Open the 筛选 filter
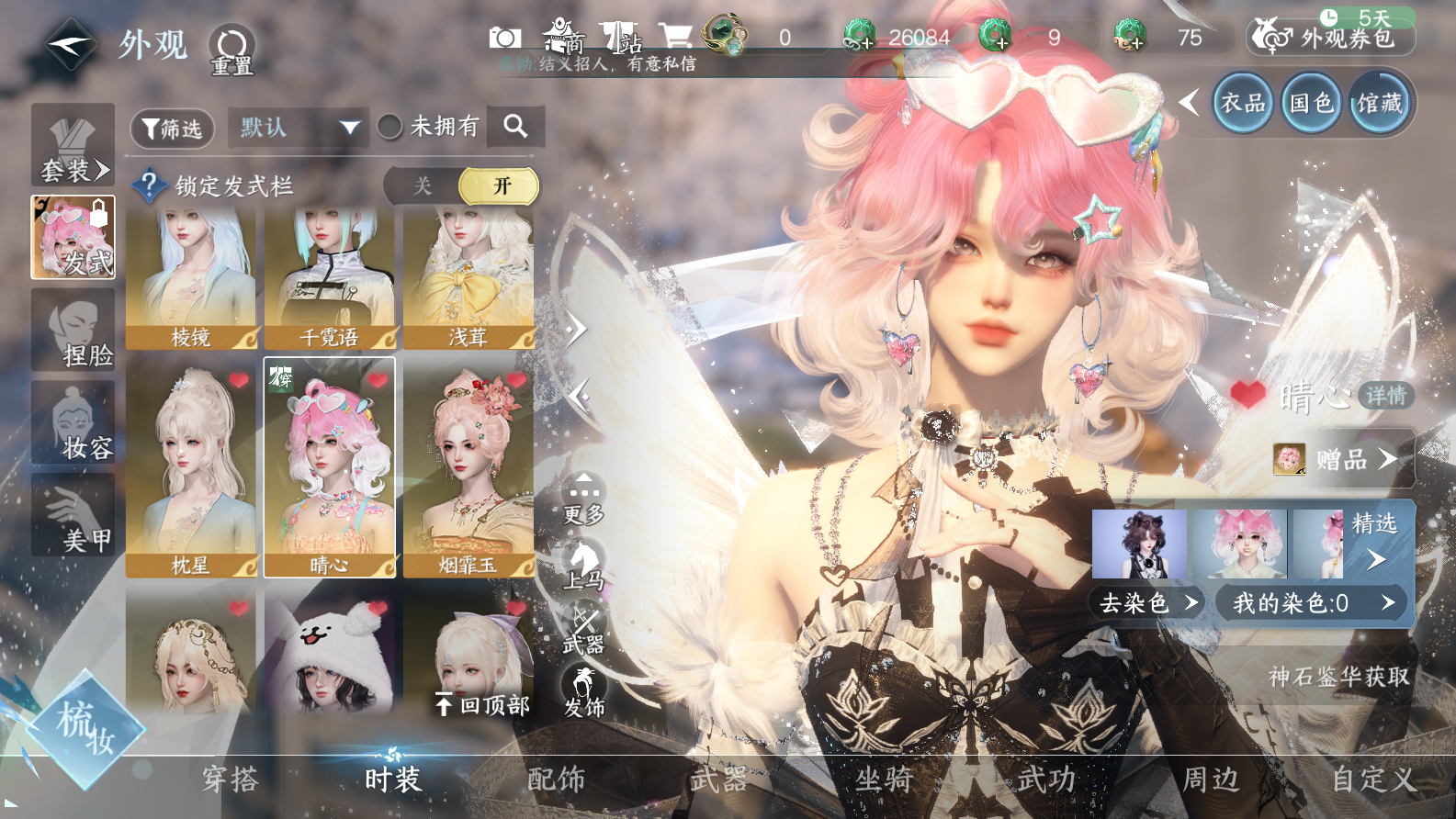Viewport: 1456px width, 819px height. [173, 129]
